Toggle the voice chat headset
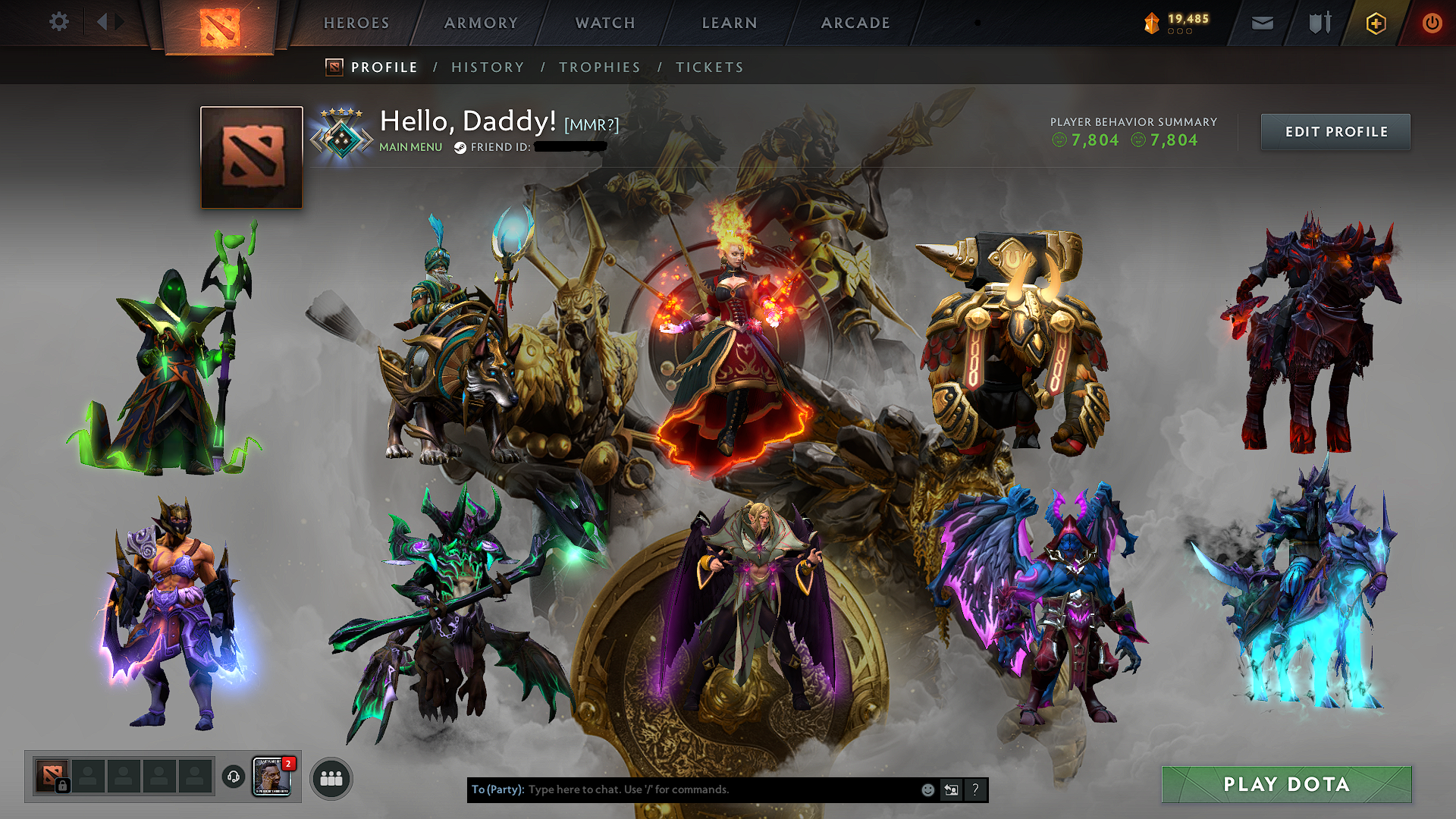 233,777
